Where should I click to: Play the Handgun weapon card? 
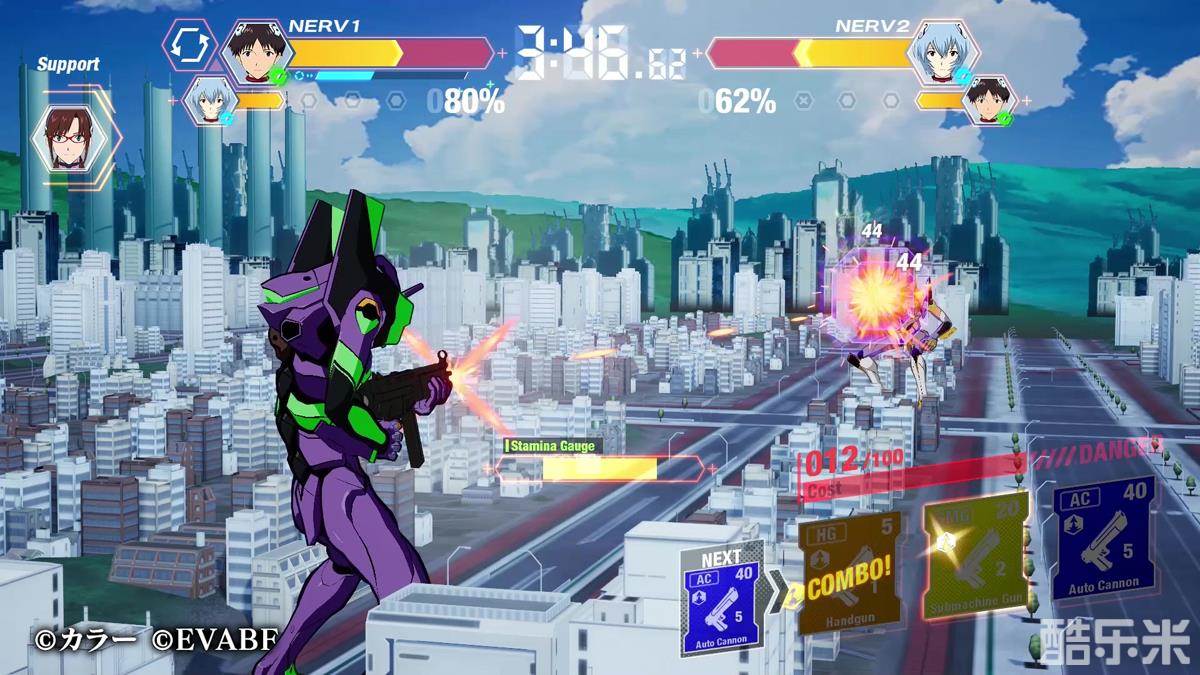coord(849,573)
